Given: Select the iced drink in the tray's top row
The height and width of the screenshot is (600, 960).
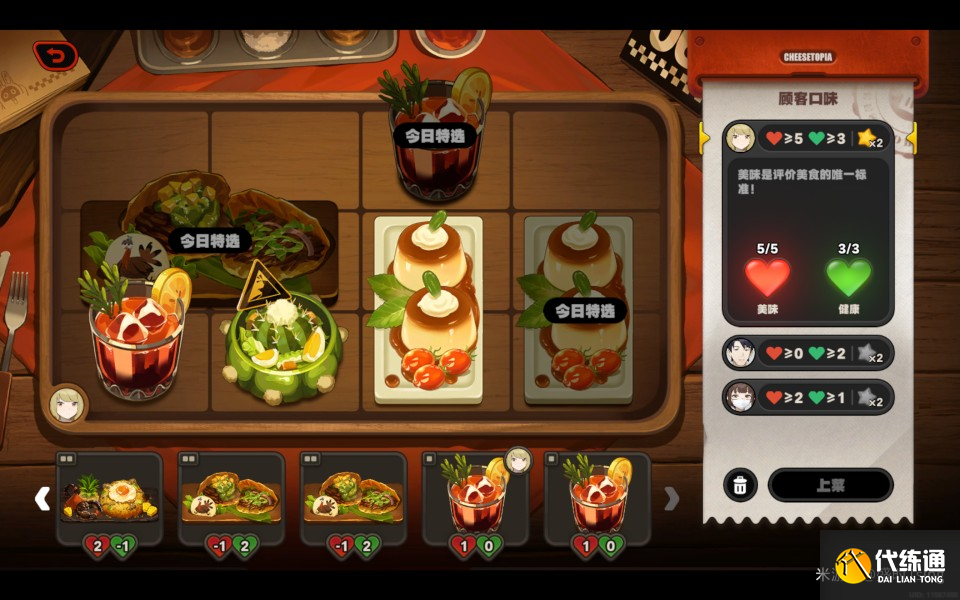Looking at the screenshot, I should (436, 135).
